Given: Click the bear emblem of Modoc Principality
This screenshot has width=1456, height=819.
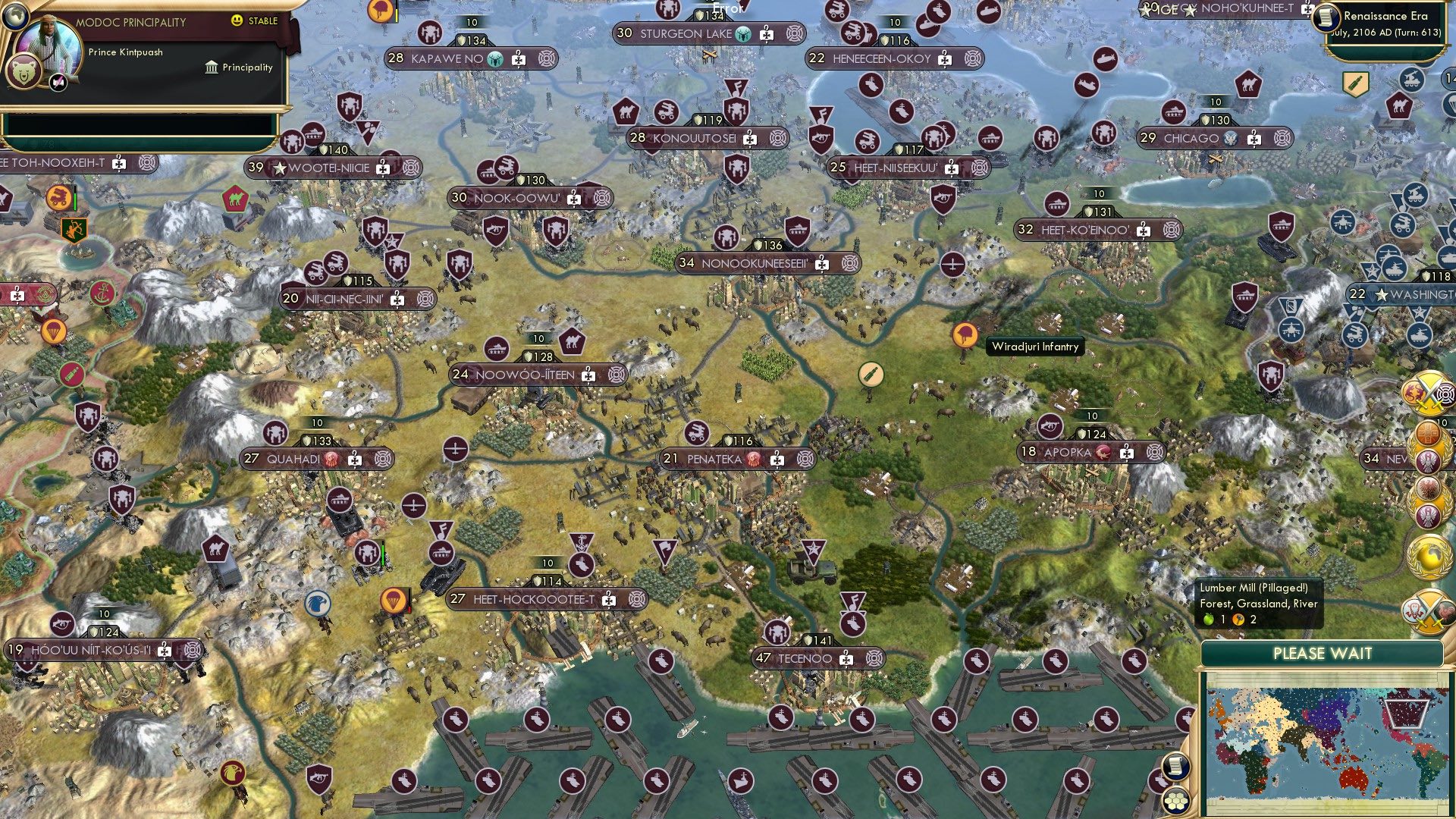Looking at the screenshot, I should click(x=25, y=68).
